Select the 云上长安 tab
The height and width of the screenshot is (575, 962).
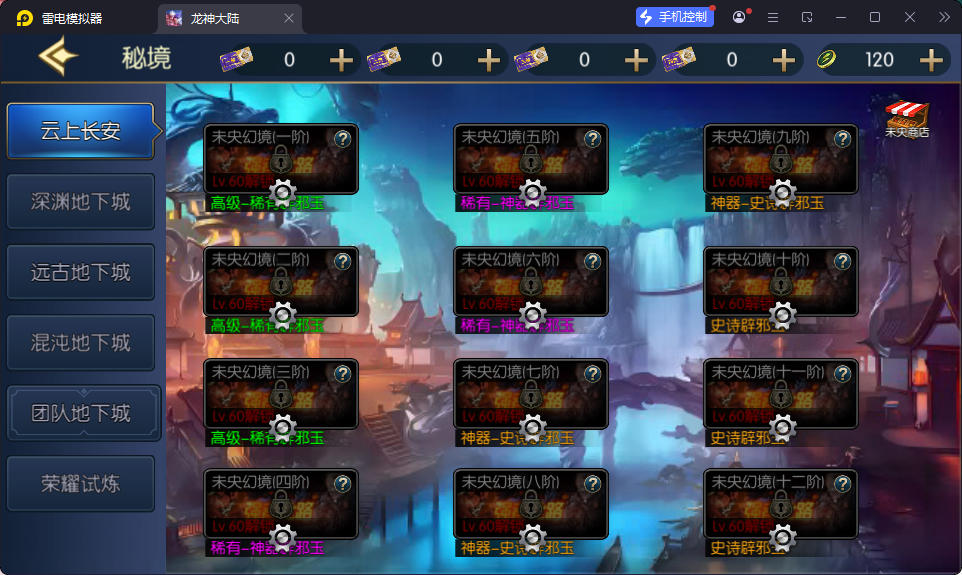pos(81,131)
